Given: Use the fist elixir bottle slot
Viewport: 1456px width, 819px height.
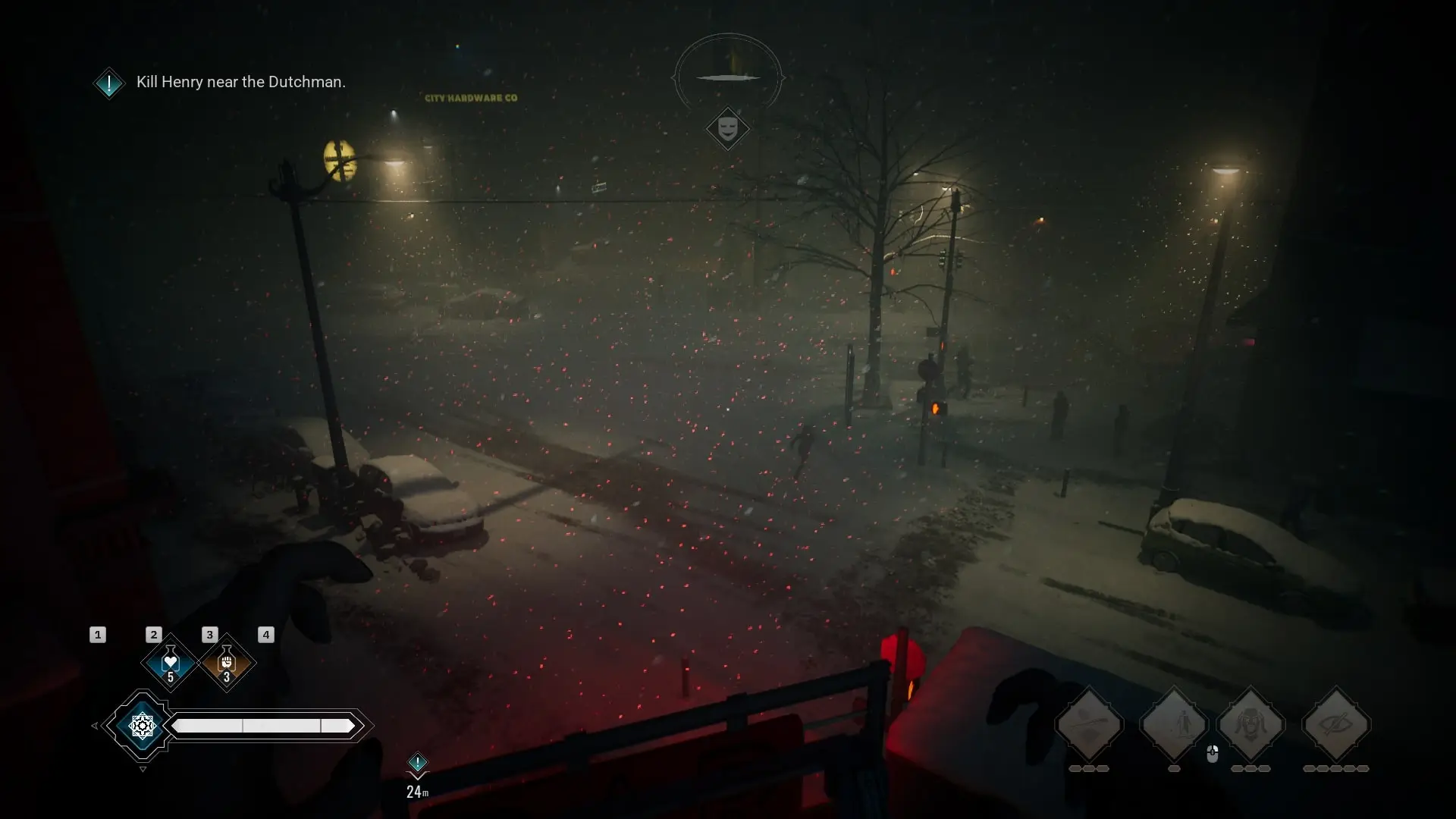Looking at the screenshot, I should 226,663.
